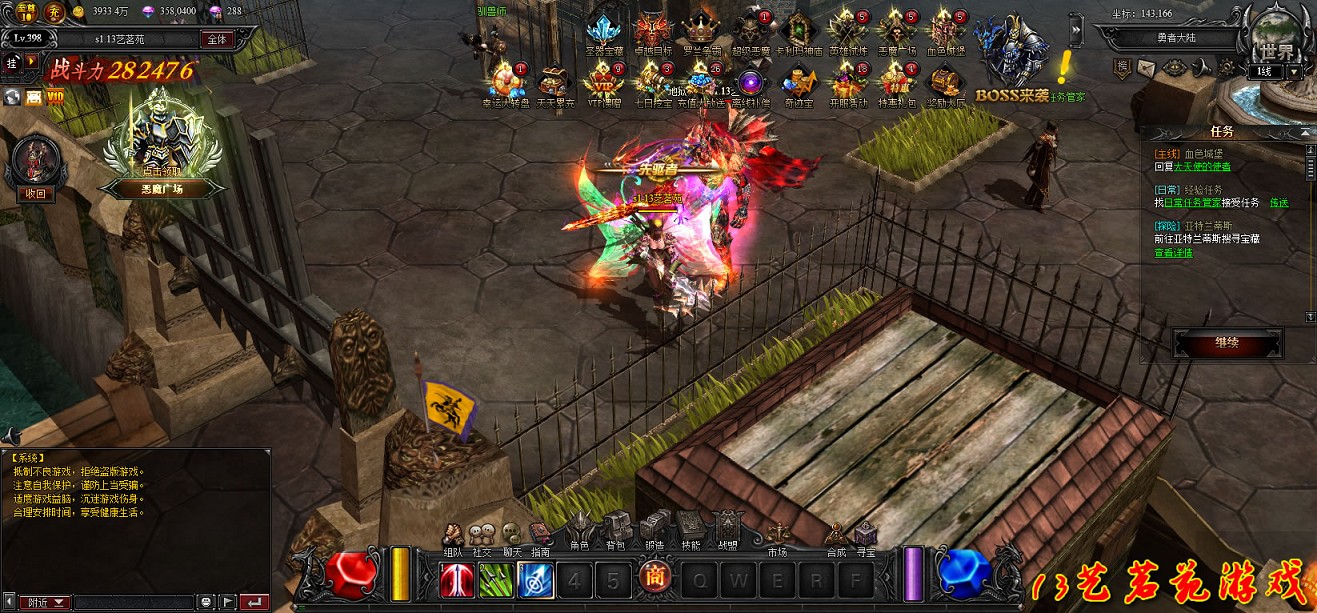Open the 角色 character sheet
Screen dimensions: 1317x613
tap(580, 528)
